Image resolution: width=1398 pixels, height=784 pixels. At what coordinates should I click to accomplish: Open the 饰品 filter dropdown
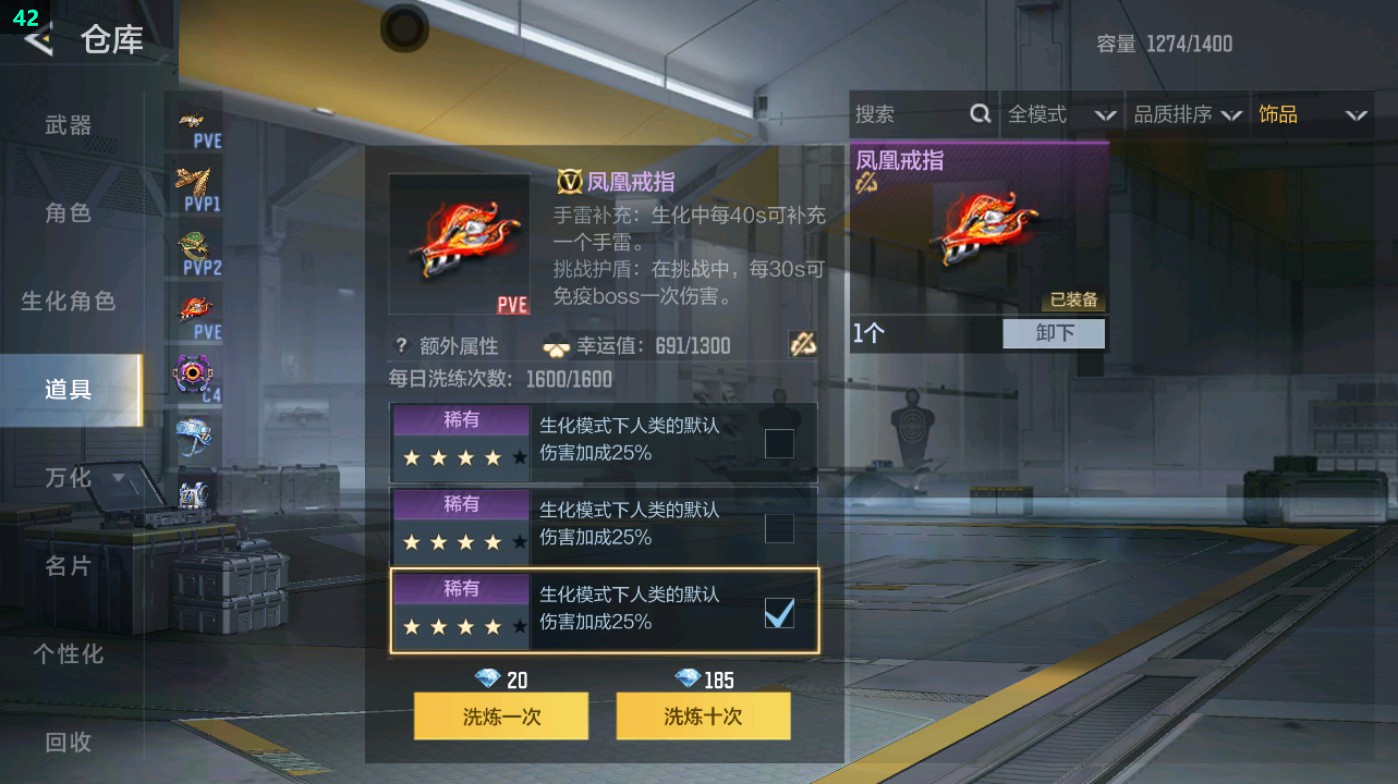pyautogui.click(x=1310, y=114)
